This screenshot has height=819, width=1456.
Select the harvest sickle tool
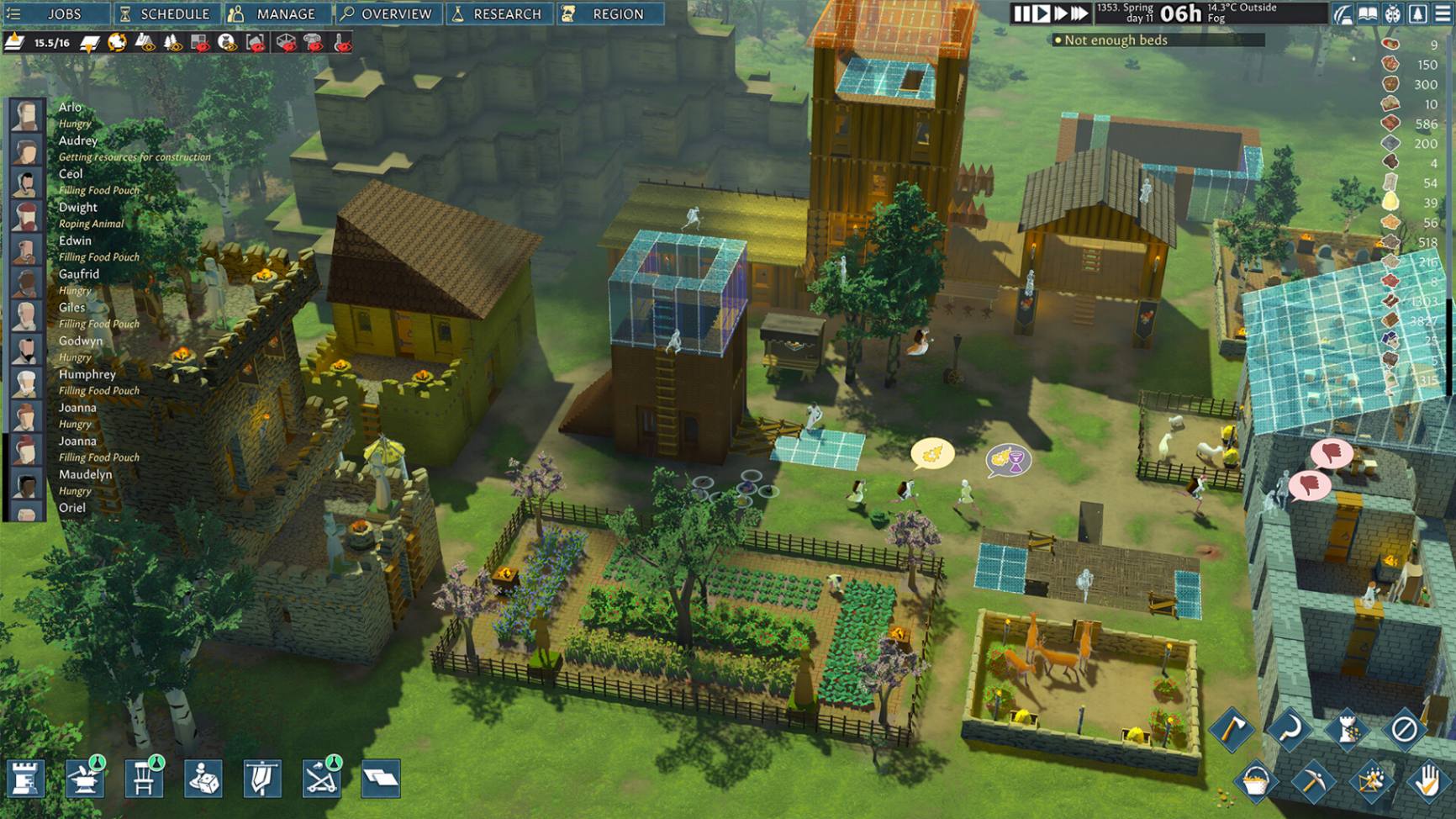tap(1289, 731)
